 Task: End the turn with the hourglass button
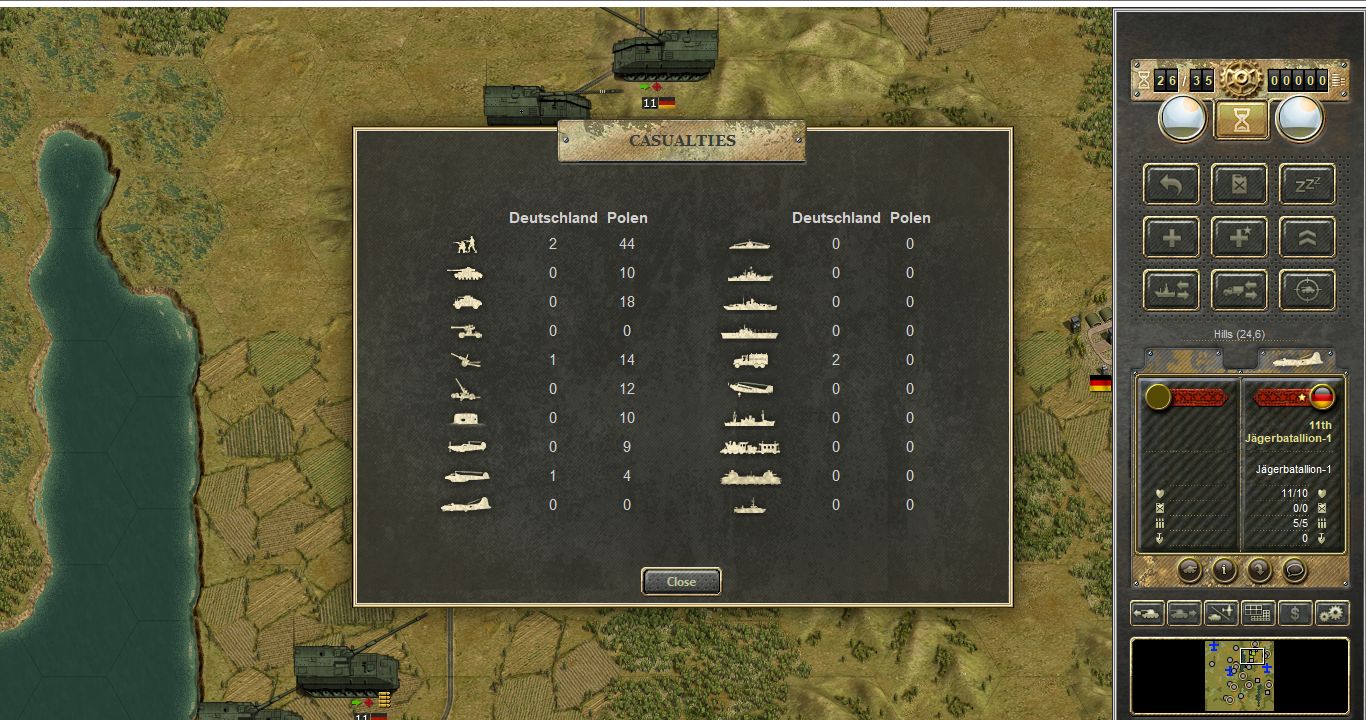(x=1241, y=120)
